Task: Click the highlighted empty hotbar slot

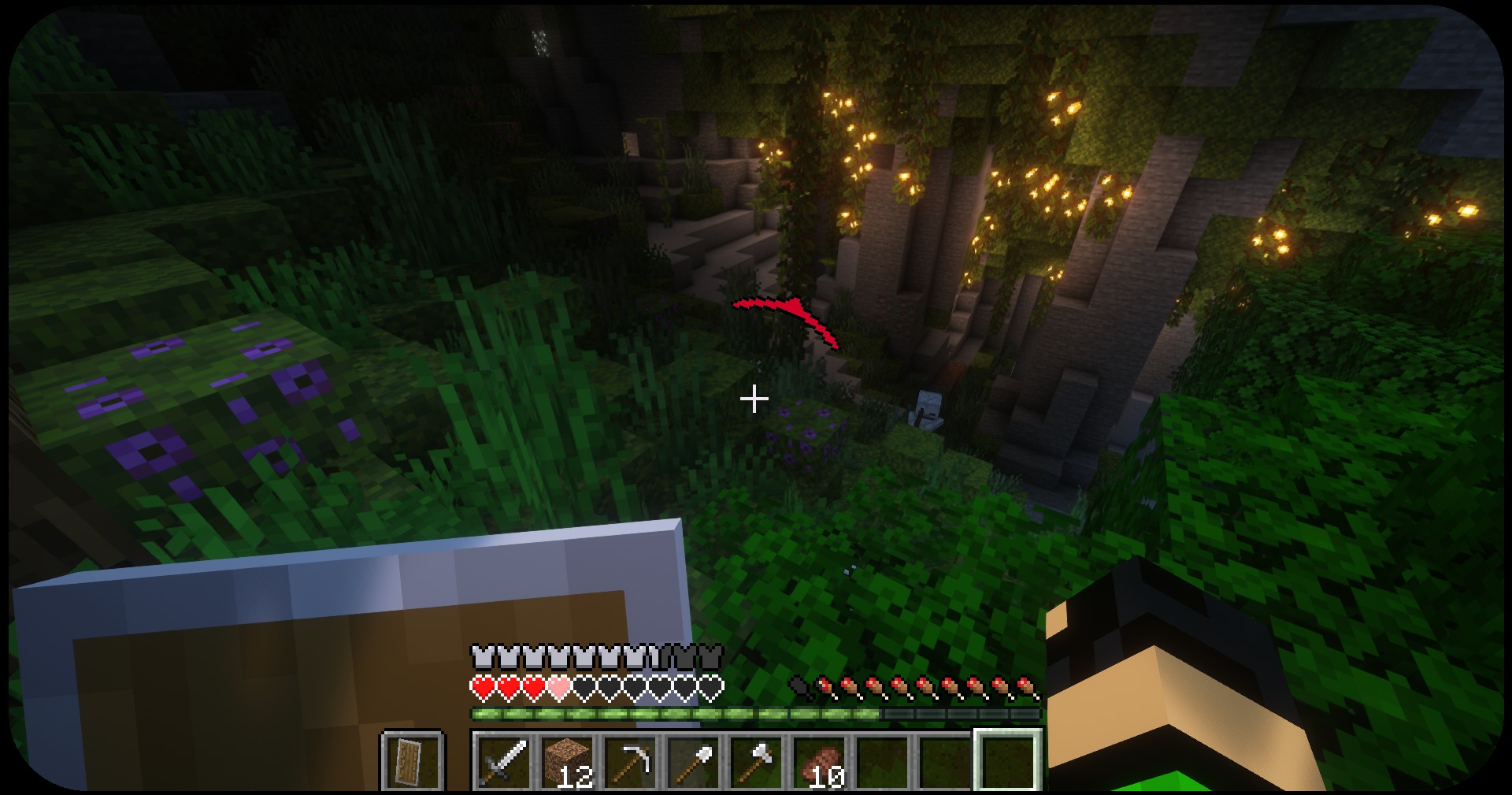Action: [x=1008, y=760]
